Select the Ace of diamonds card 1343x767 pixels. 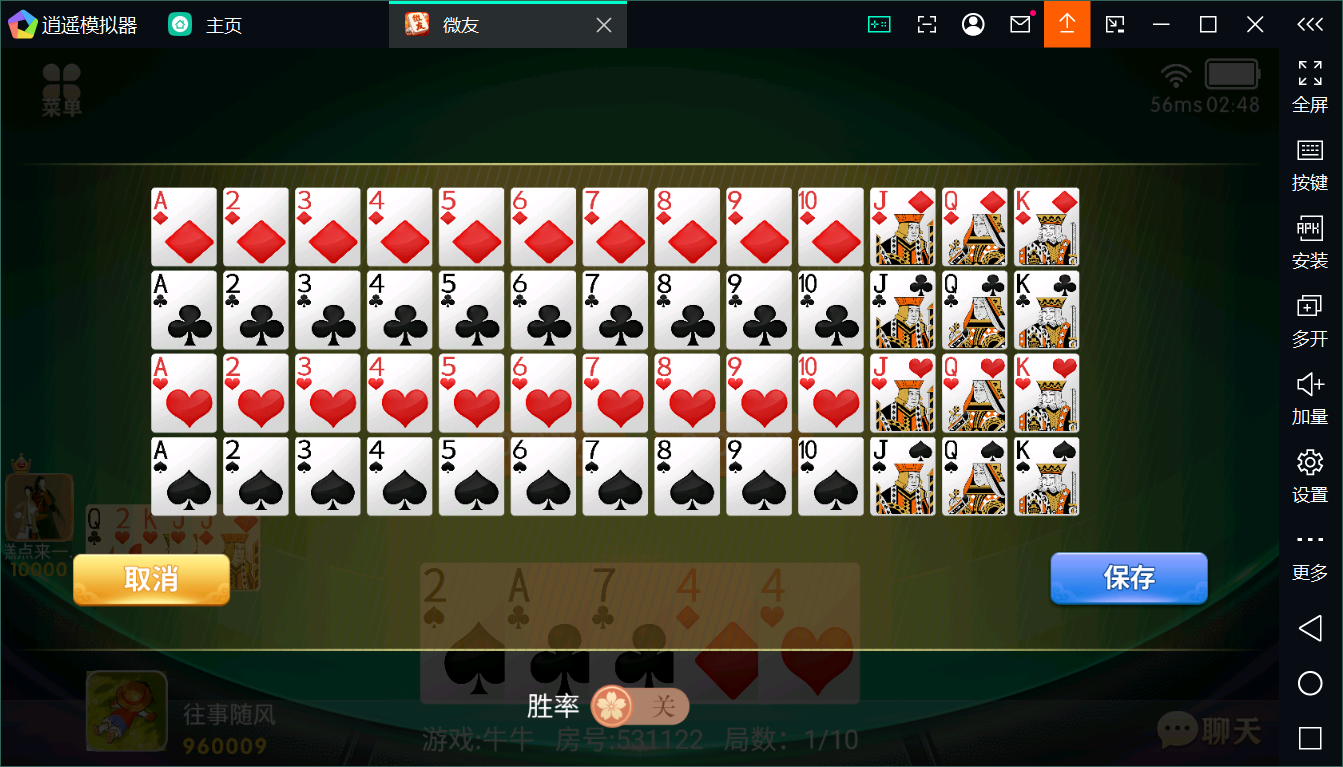point(184,227)
